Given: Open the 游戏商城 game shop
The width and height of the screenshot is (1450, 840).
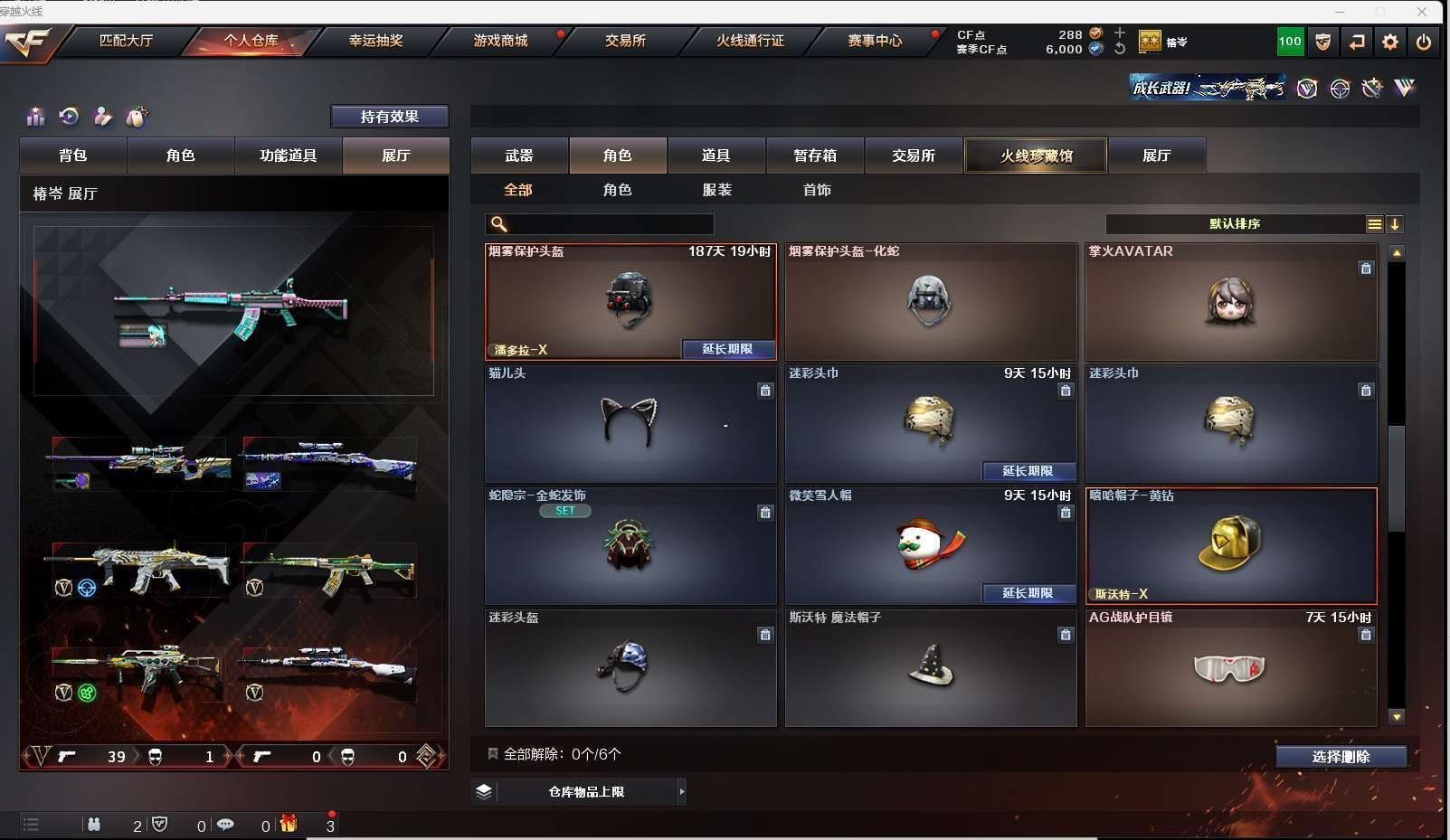Looking at the screenshot, I should (500, 41).
